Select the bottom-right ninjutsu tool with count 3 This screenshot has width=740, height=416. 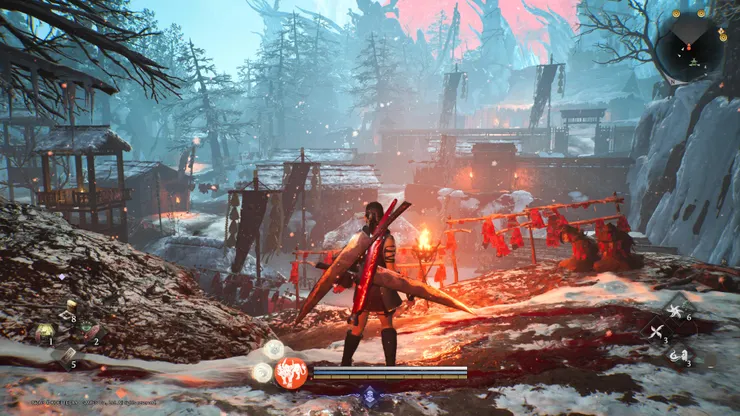click(x=678, y=355)
